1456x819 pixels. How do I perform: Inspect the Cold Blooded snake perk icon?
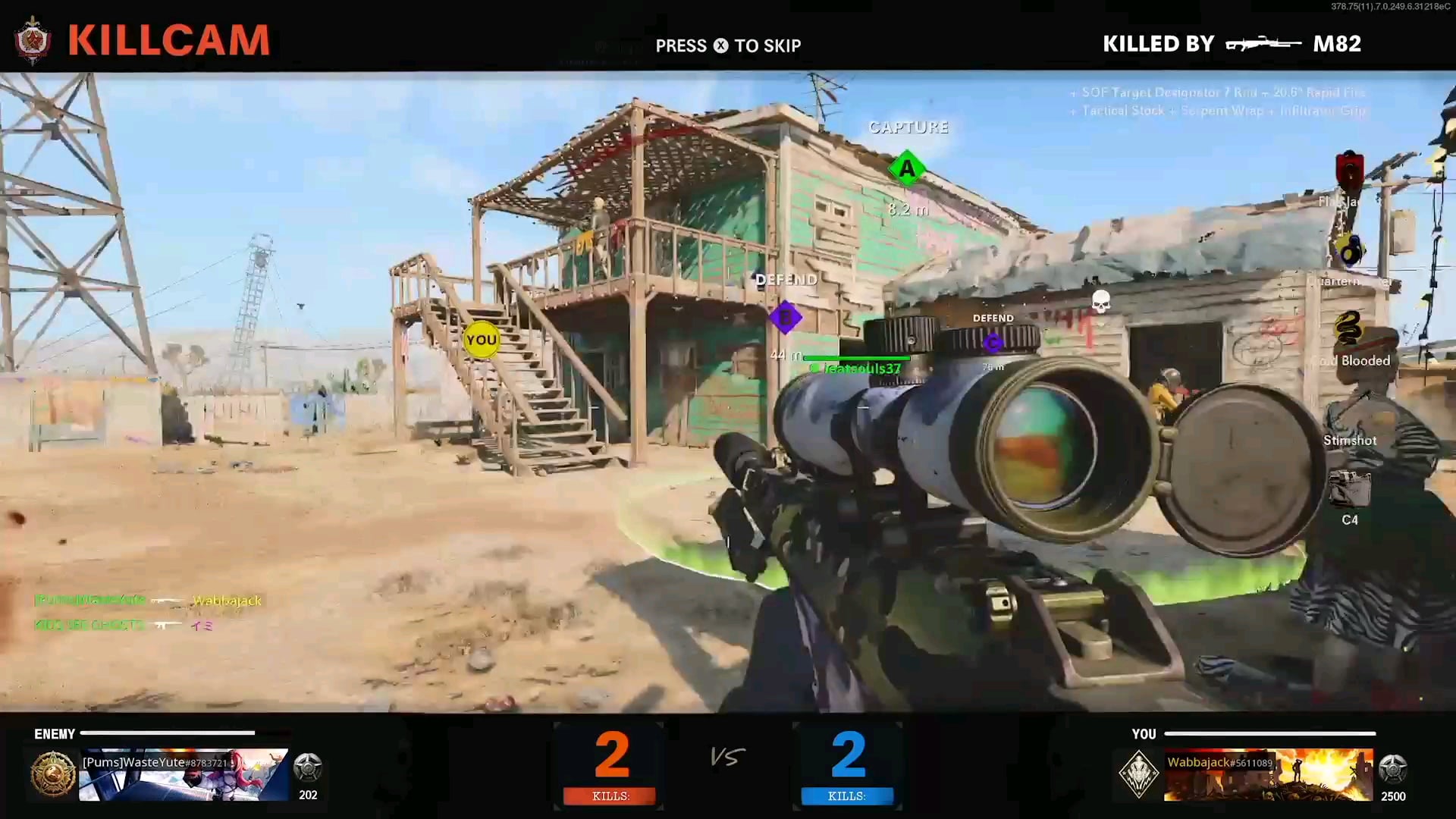tap(1348, 328)
